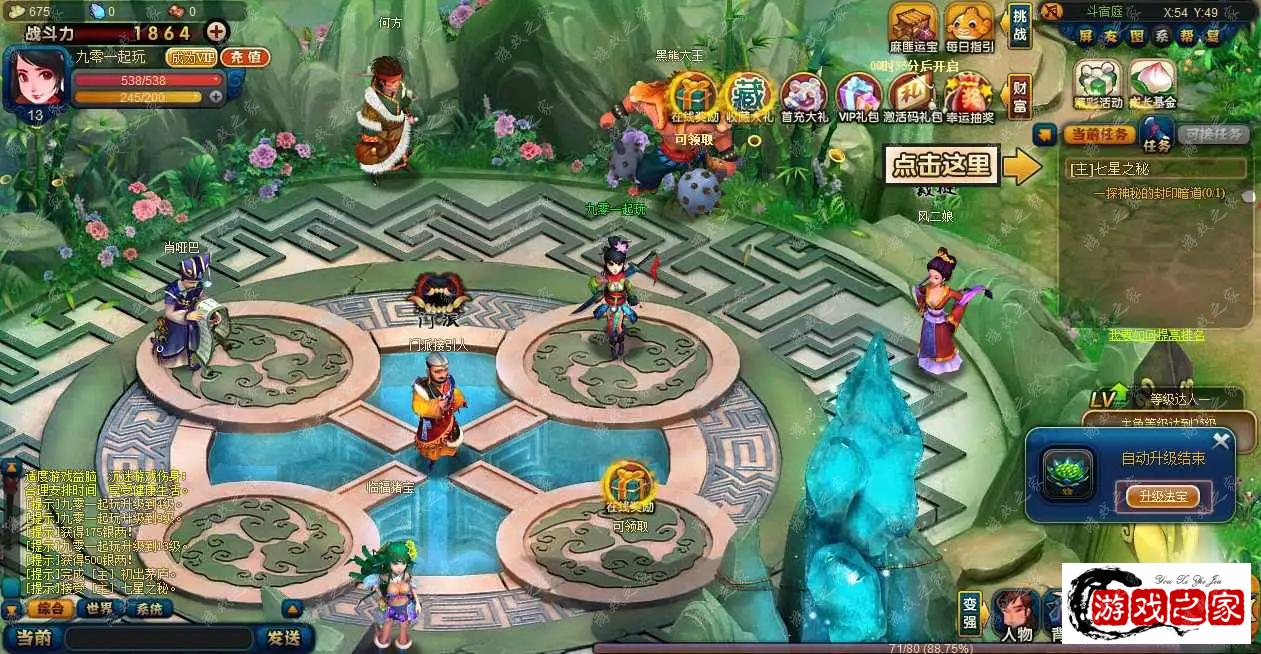
Task: Open the 人物 character menu
Action: [1014, 614]
